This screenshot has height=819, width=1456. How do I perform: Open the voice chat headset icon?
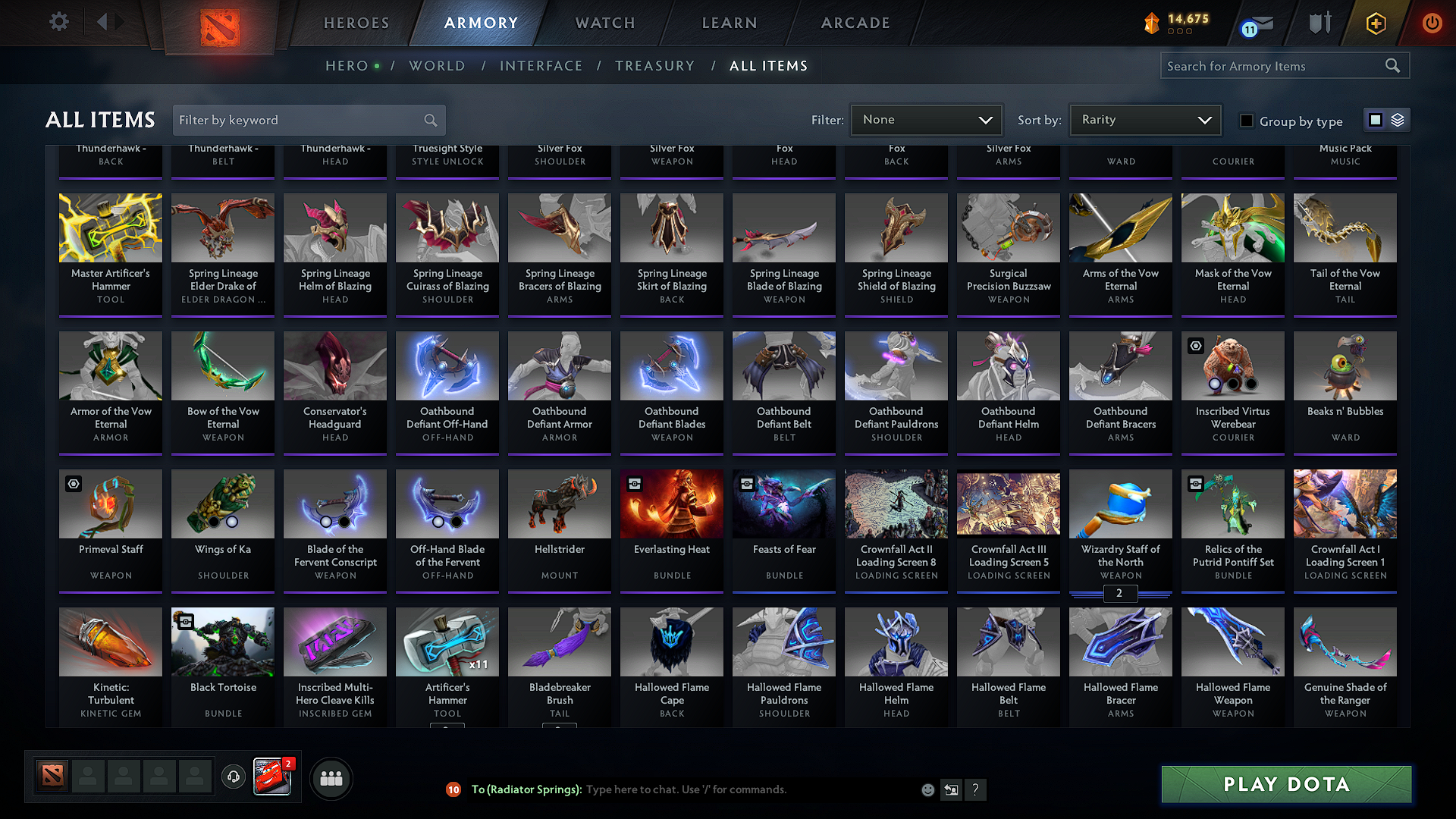(x=234, y=778)
